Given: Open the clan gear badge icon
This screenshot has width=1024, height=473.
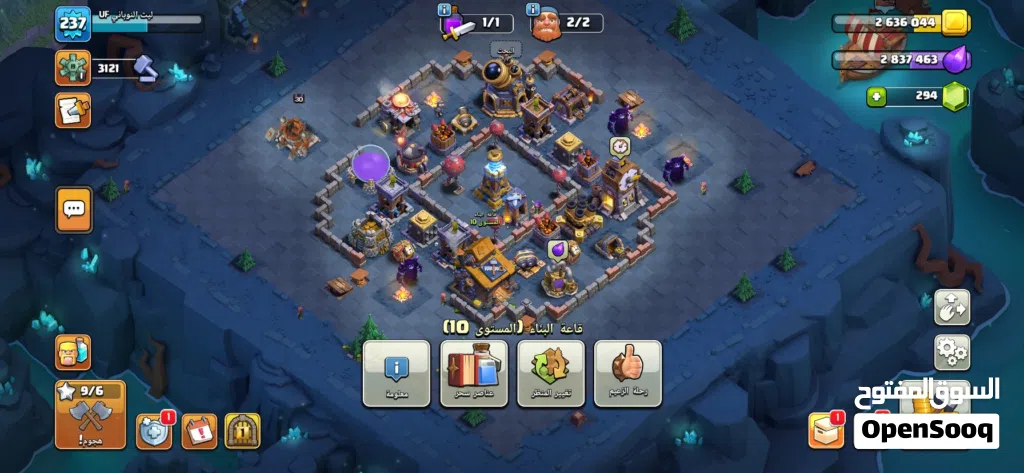Looking at the screenshot, I should click(72, 68).
